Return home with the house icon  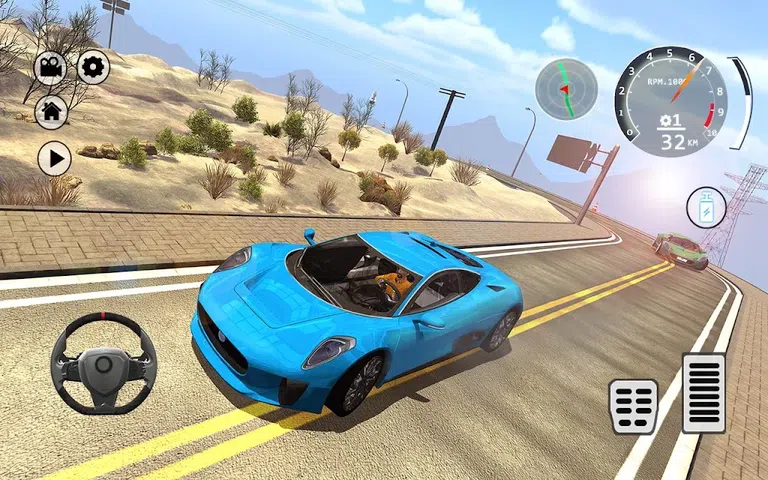click(x=51, y=111)
